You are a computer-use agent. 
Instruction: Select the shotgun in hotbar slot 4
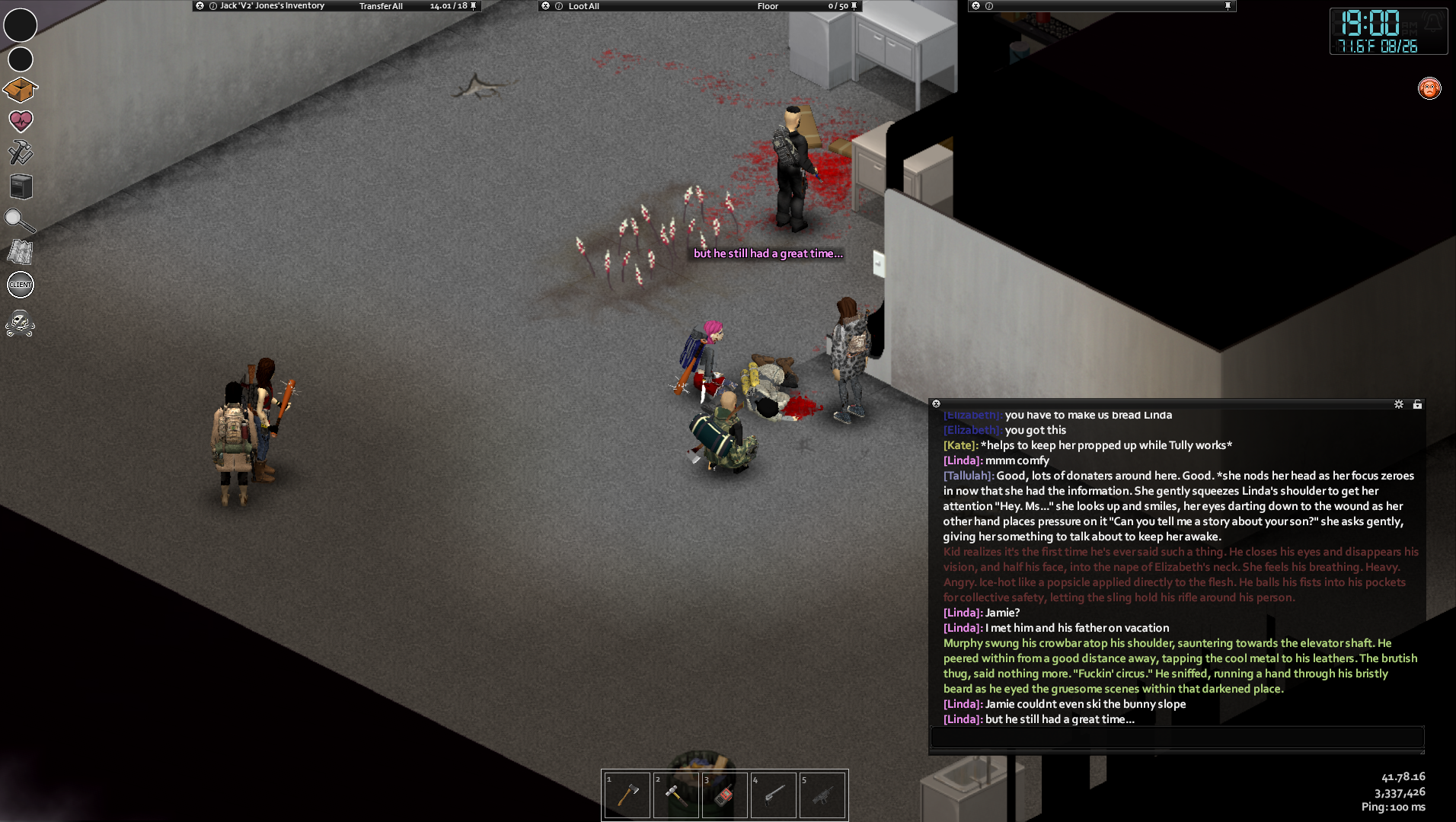(x=774, y=795)
